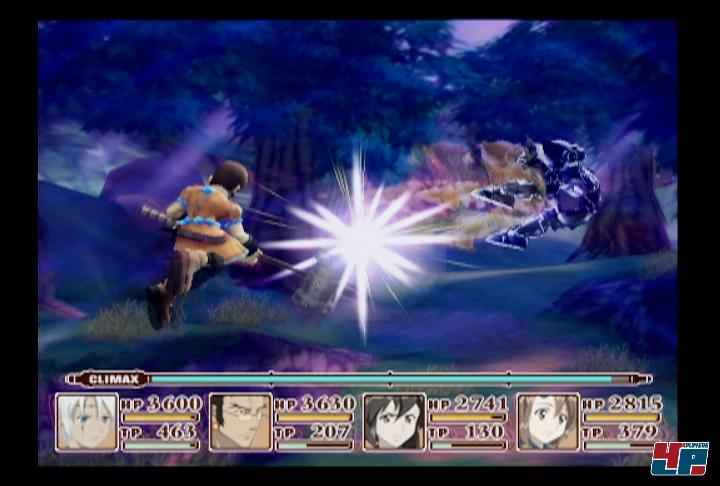
Task: Choose the glasses-wearing man's portrait
Action: [x=241, y=422]
